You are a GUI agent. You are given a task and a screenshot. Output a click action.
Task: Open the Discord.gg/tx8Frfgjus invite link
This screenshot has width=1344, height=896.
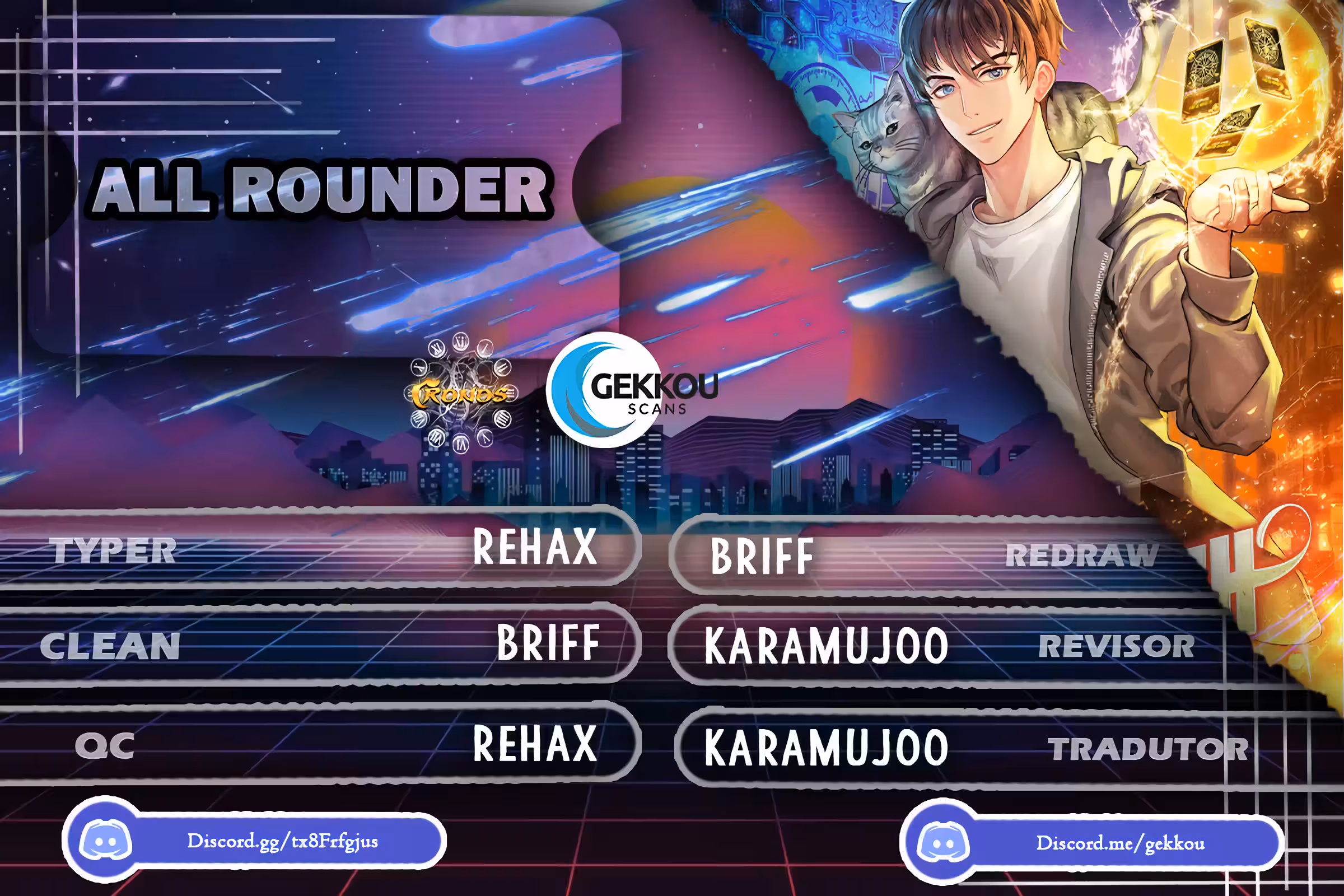click(x=282, y=841)
